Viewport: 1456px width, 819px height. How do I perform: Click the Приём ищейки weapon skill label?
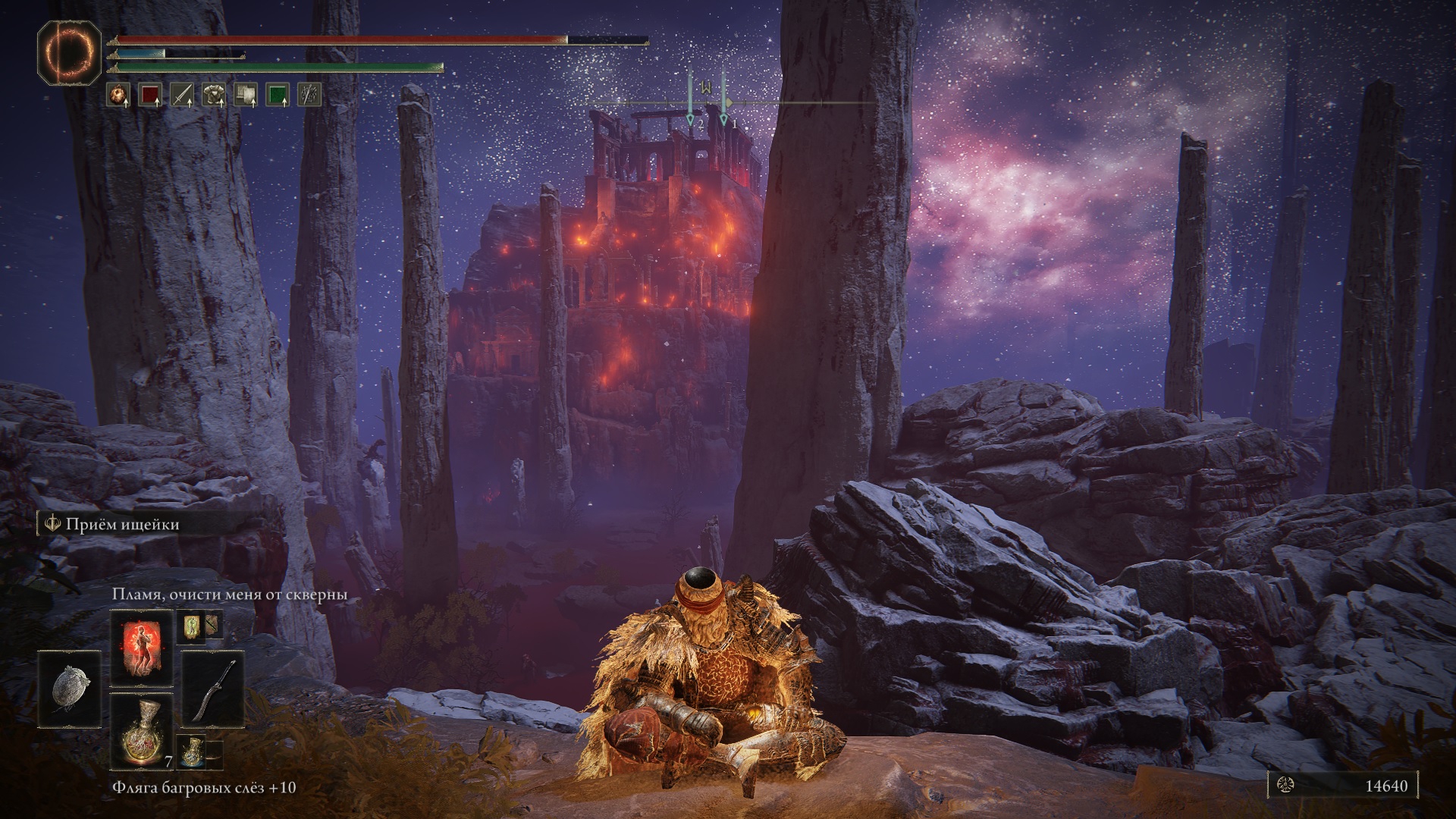click(x=121, y=524)
